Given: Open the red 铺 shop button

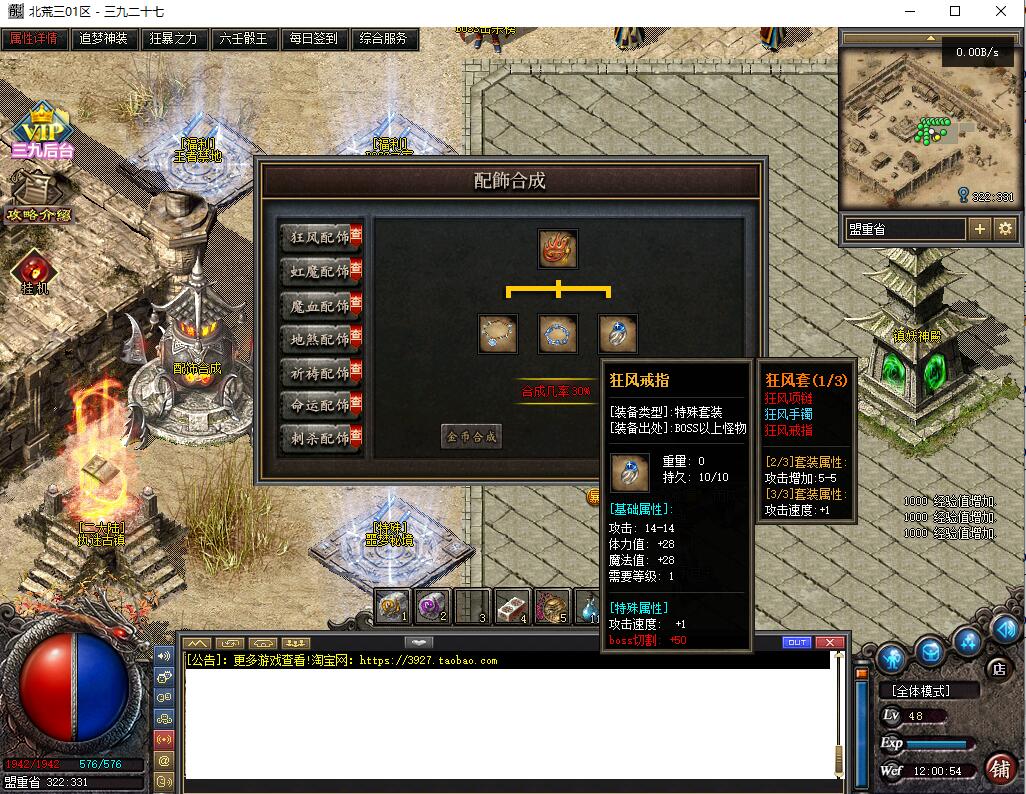Looking at the screenshot, I should [x=998, y=768].
